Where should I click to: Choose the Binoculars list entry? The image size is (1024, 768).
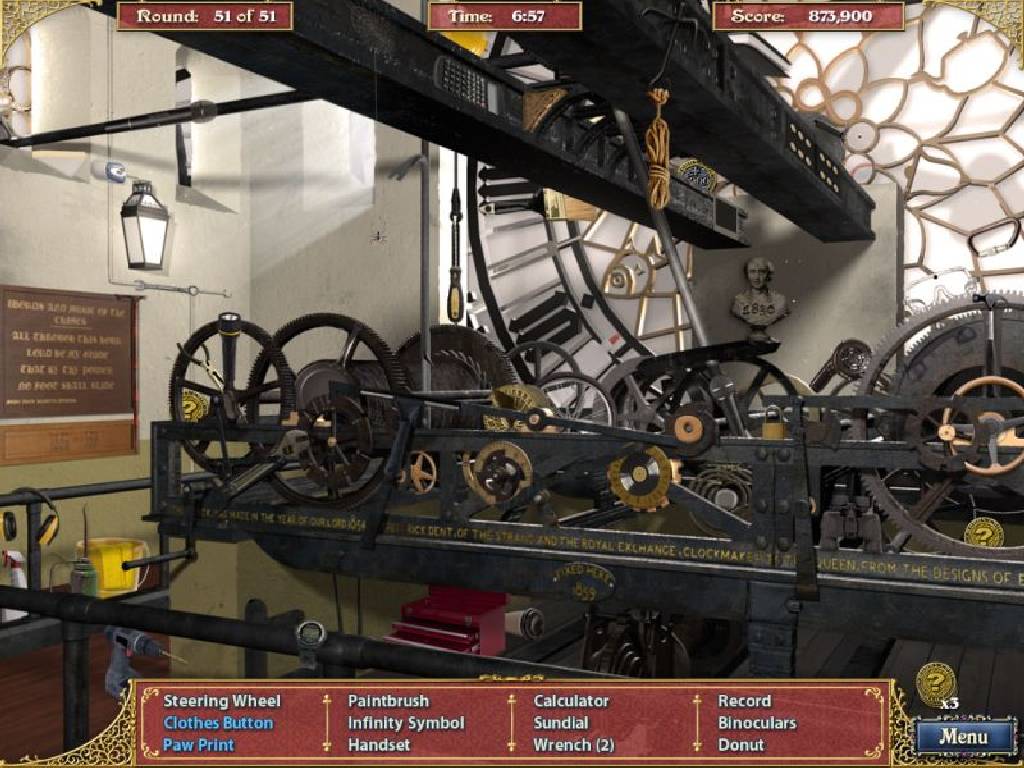[757, 723]
